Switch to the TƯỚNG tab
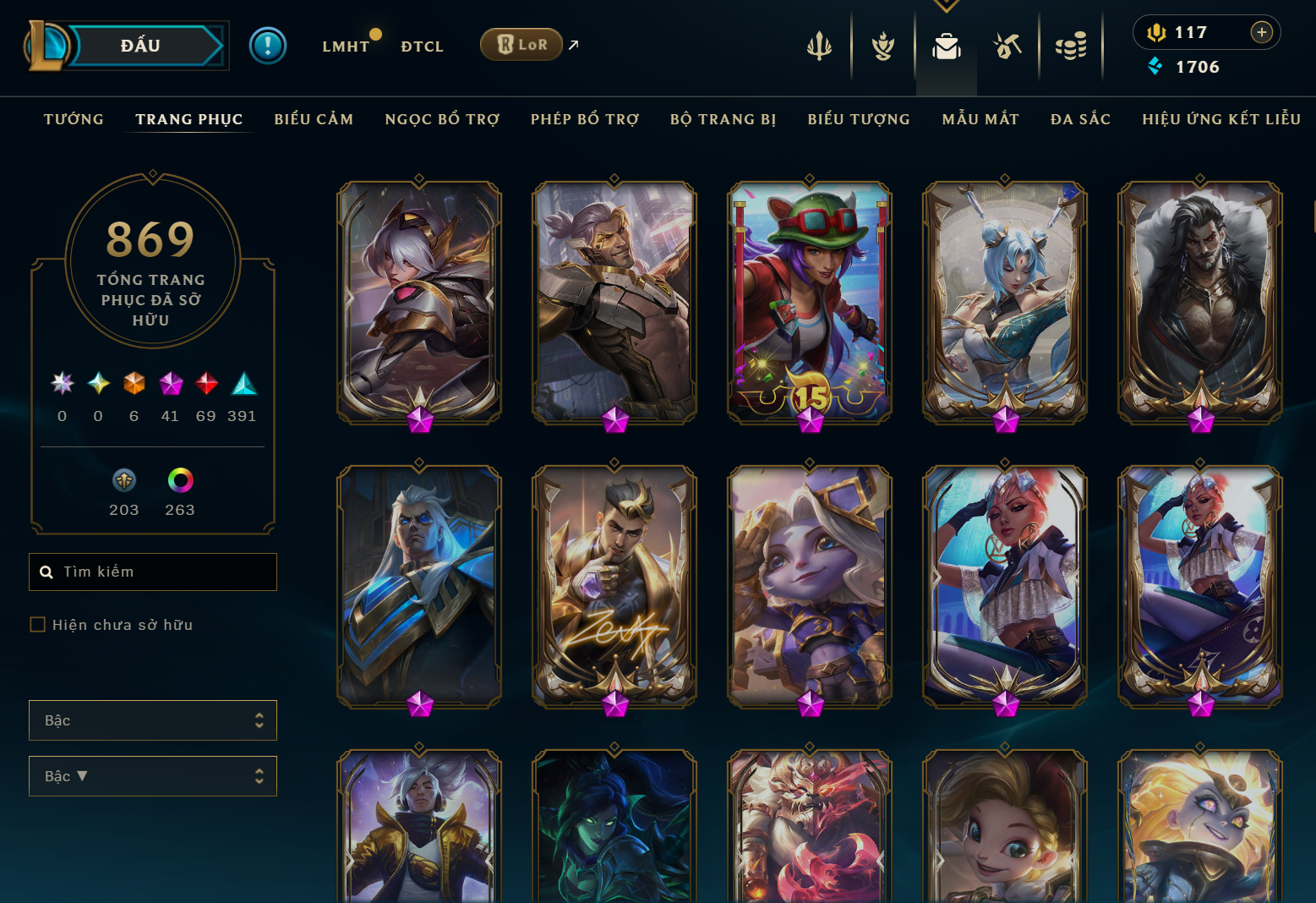The width and height of the screenshot is (1316, 903). 74,119
